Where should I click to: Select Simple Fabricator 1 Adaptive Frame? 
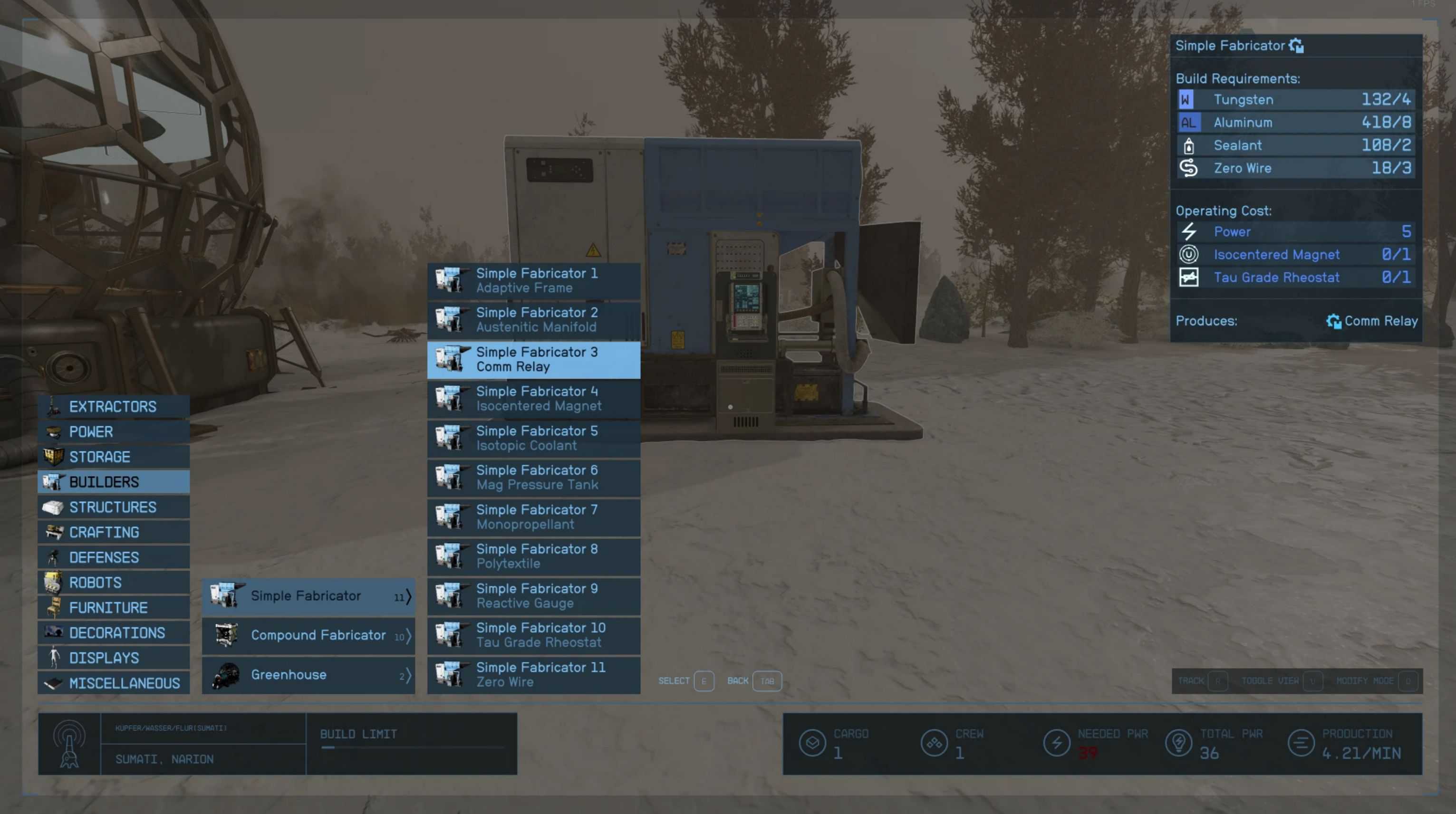(533, 281)
